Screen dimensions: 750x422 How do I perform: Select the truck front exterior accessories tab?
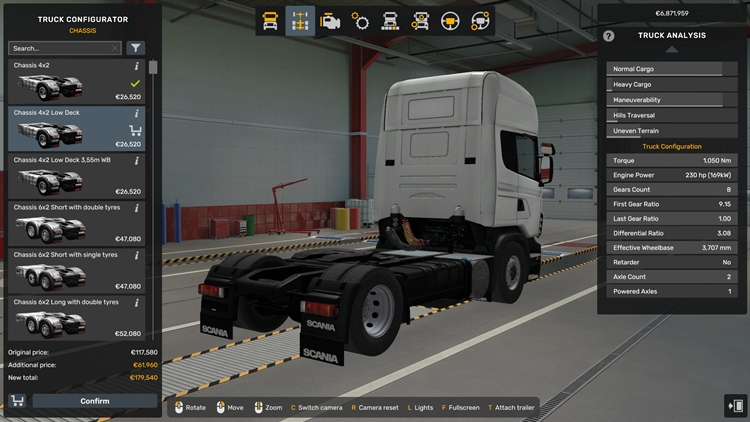pos(391,21)
